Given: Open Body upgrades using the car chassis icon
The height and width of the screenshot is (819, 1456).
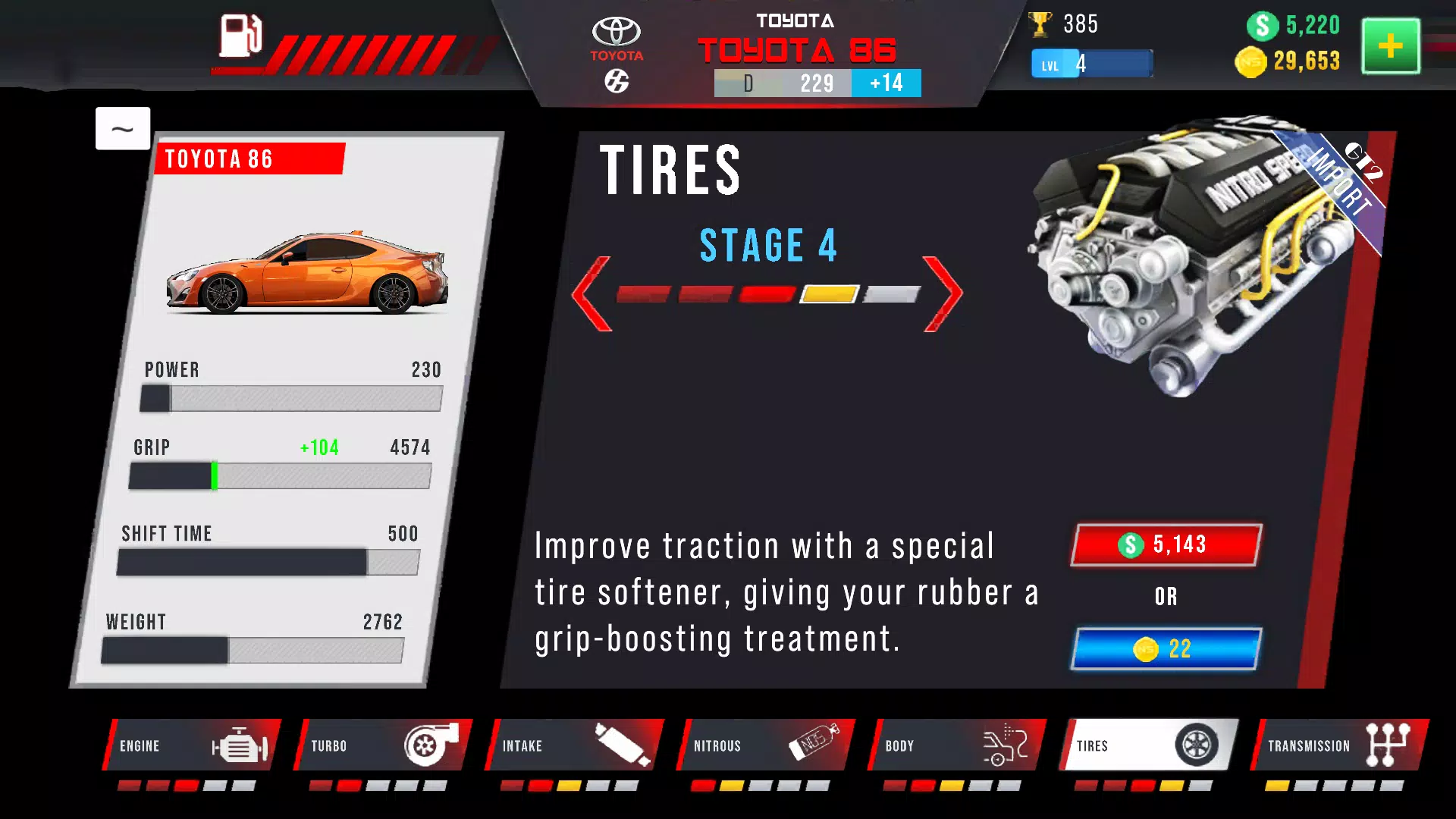Looking at the screenshot, I should [x=1005, y=745].
